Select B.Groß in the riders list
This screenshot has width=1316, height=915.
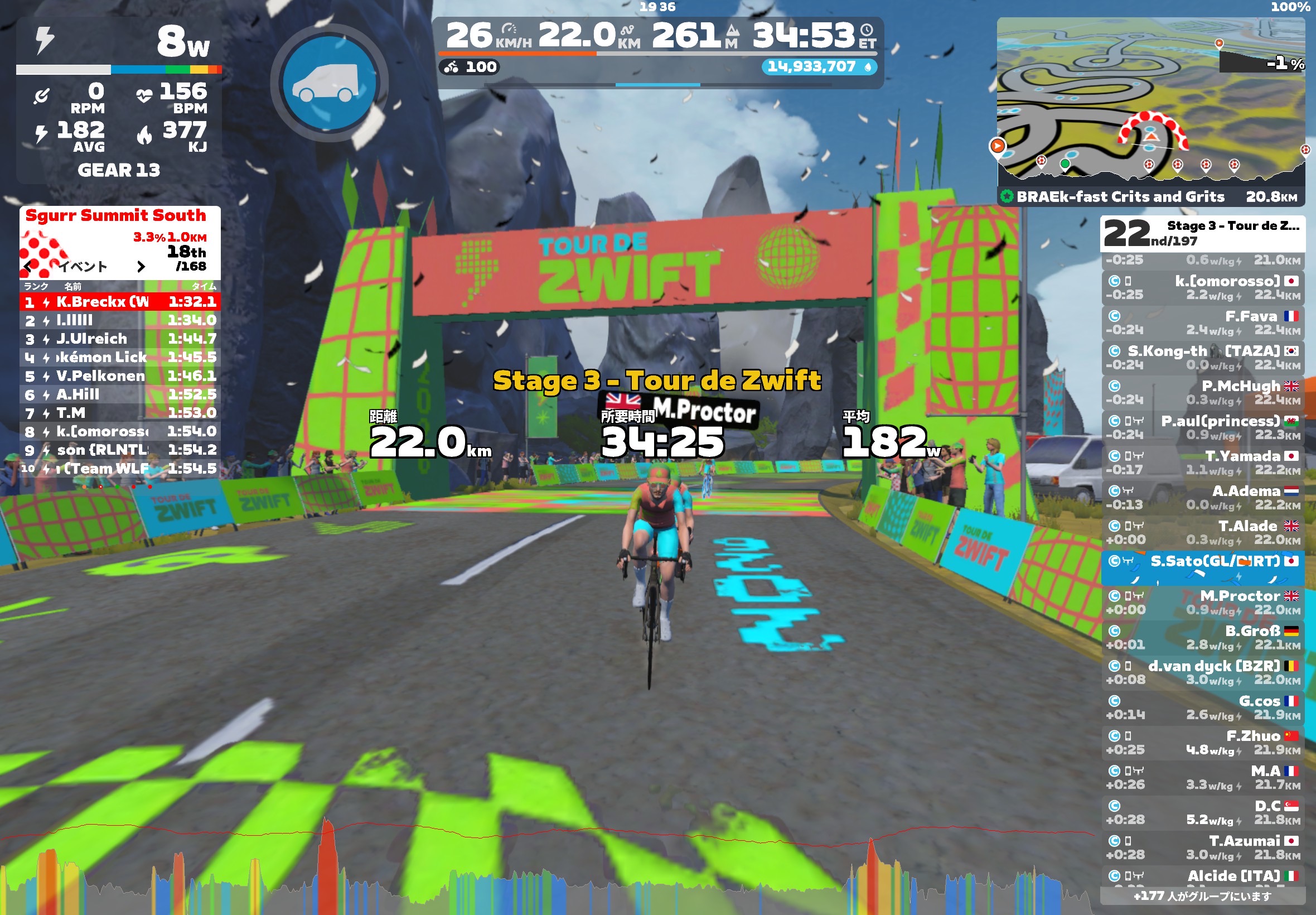[1202, 638]
